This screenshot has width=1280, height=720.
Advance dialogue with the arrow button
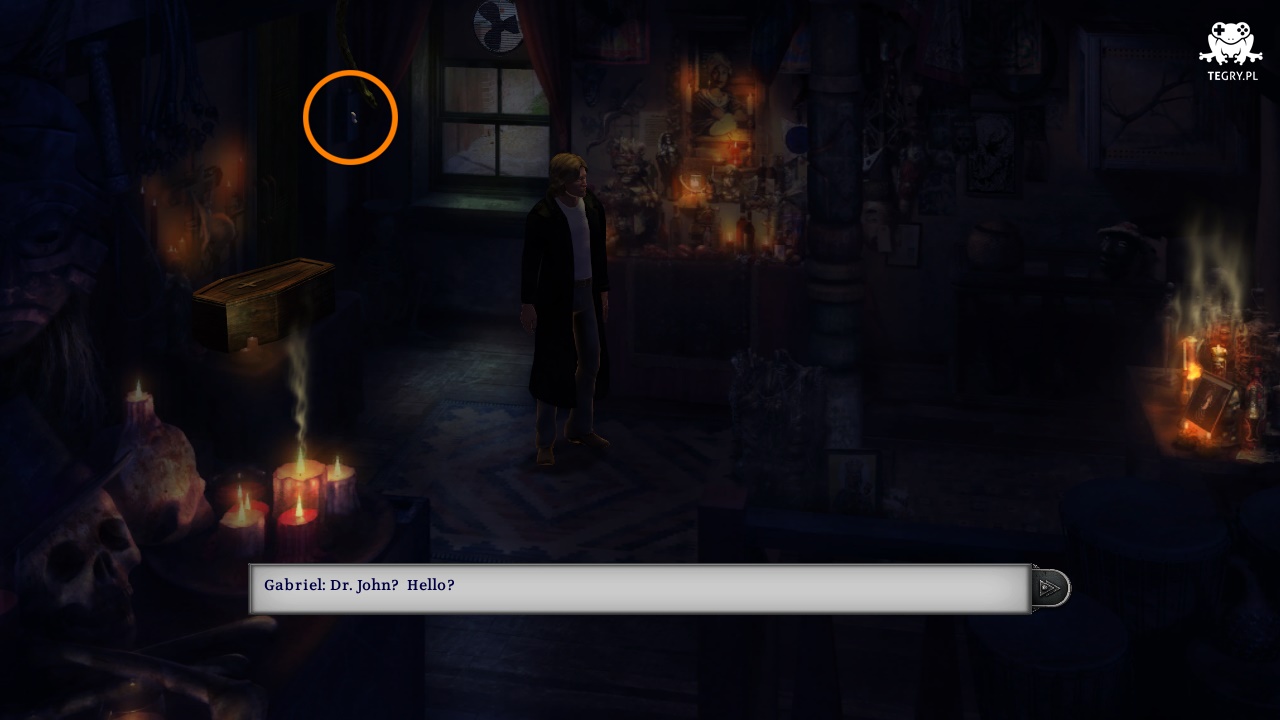point(1050,588)
